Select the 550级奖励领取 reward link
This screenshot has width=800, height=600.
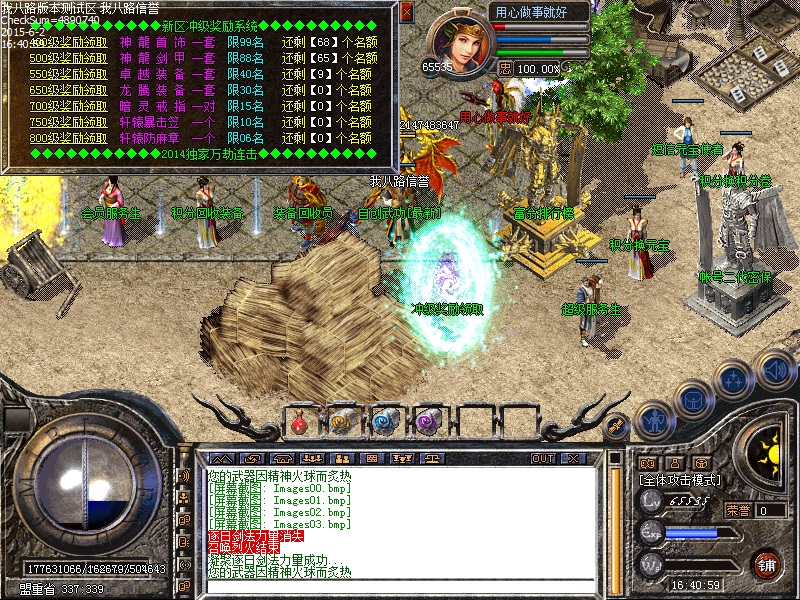pos(68,74)
